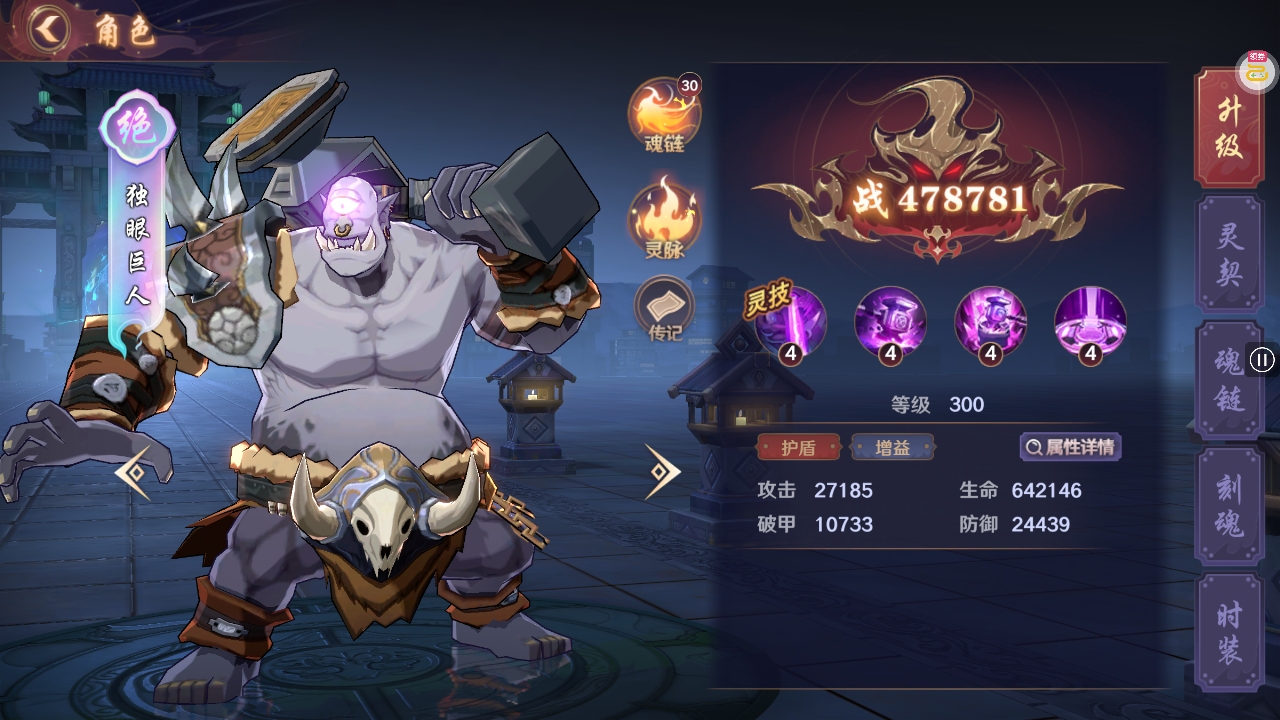Select the third level-4 skill icon

[989, 322]
